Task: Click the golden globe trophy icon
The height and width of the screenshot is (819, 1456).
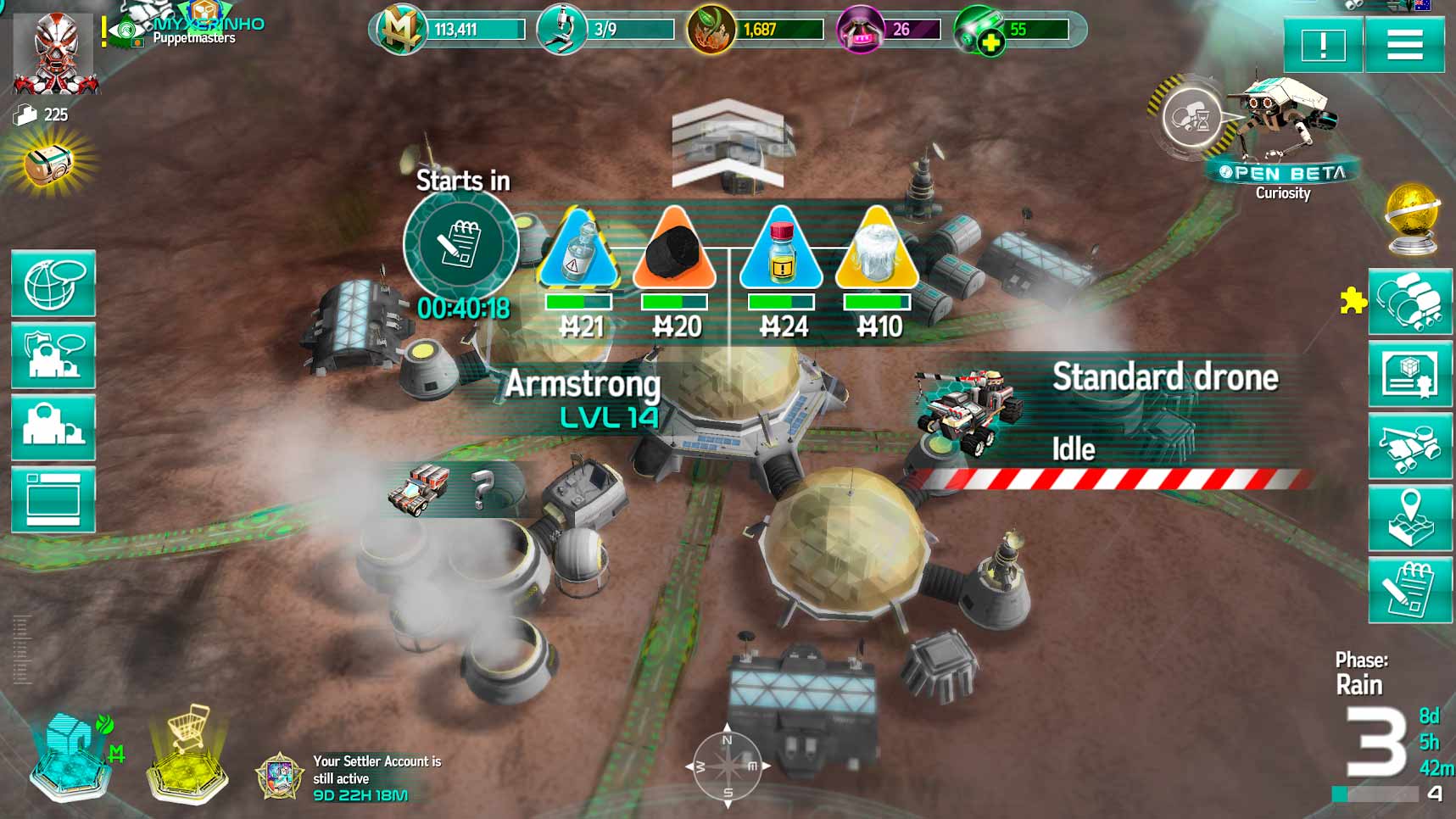Action: 1412,218
